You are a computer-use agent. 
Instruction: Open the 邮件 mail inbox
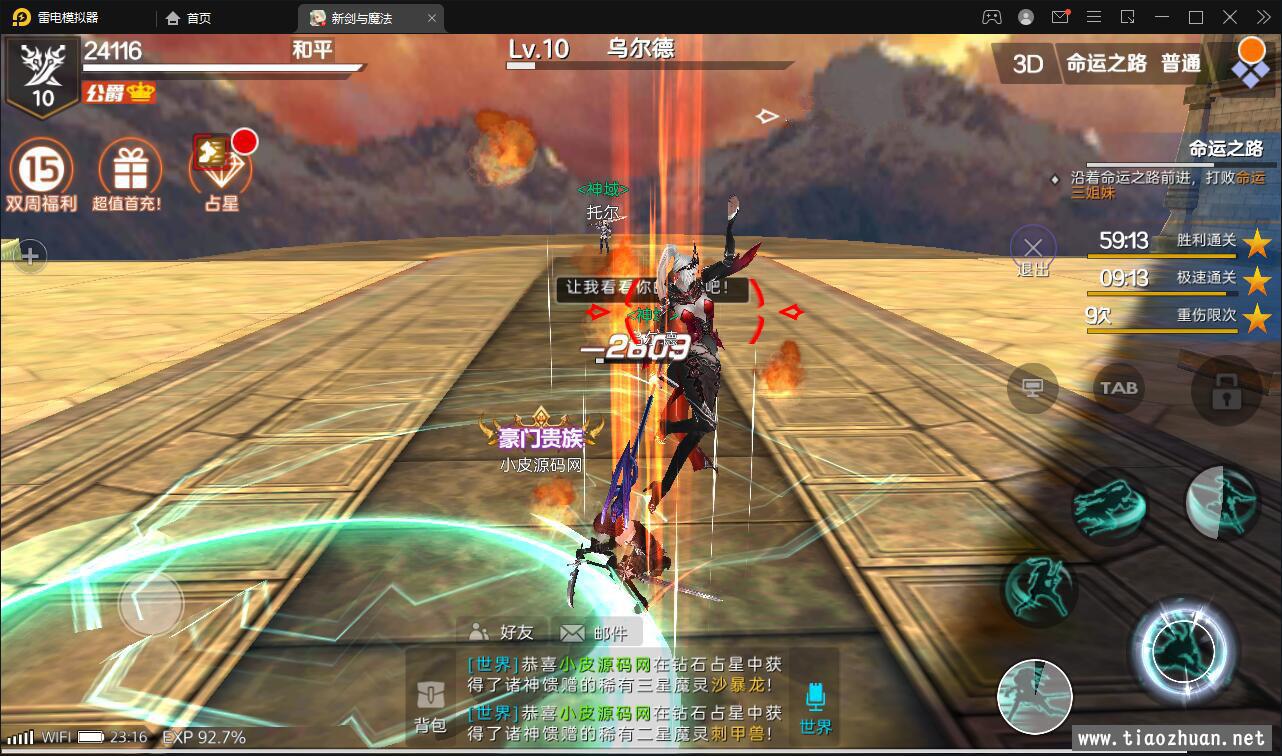pos(594,632)
